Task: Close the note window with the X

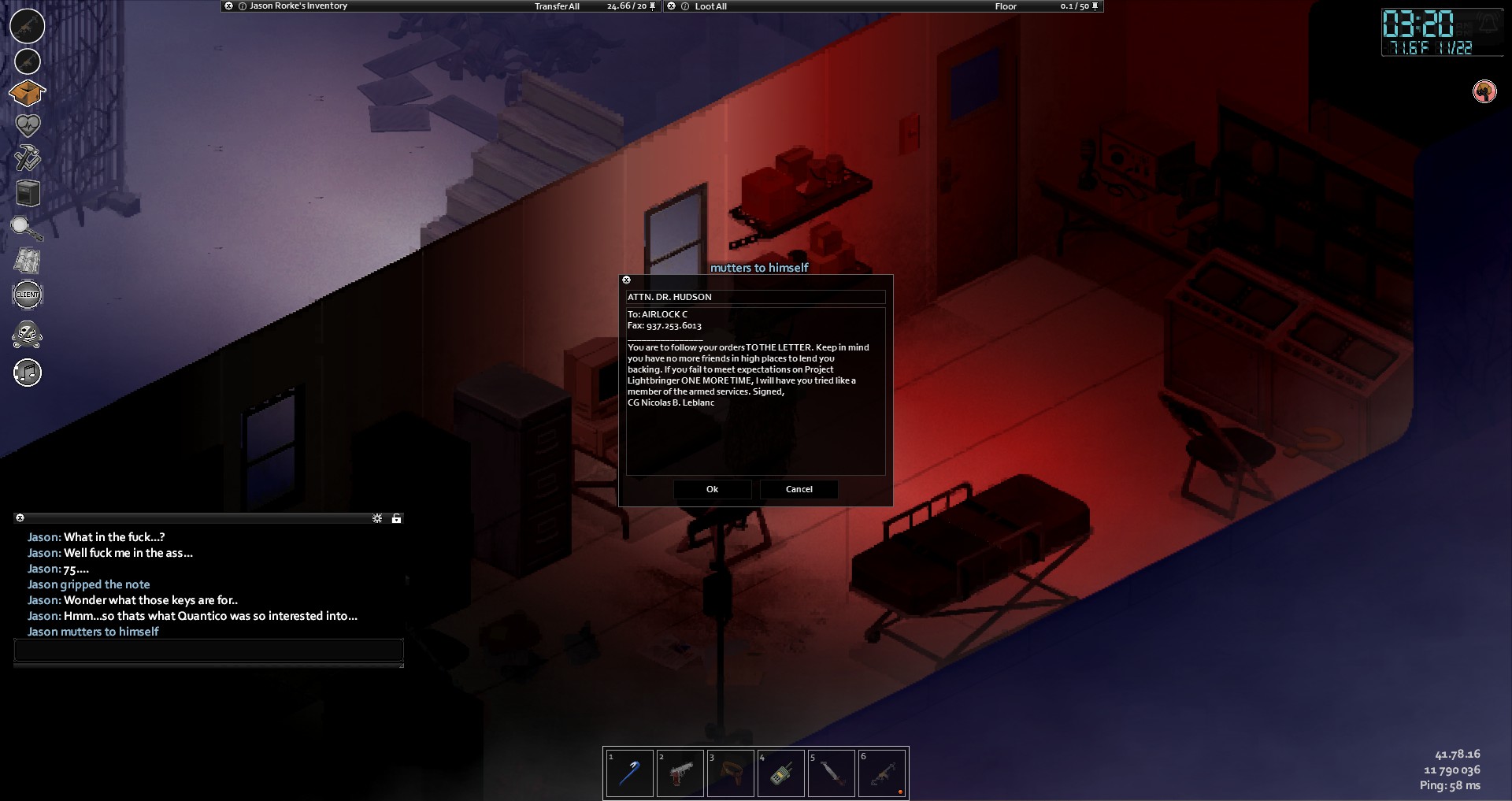Action: [627, 280]
